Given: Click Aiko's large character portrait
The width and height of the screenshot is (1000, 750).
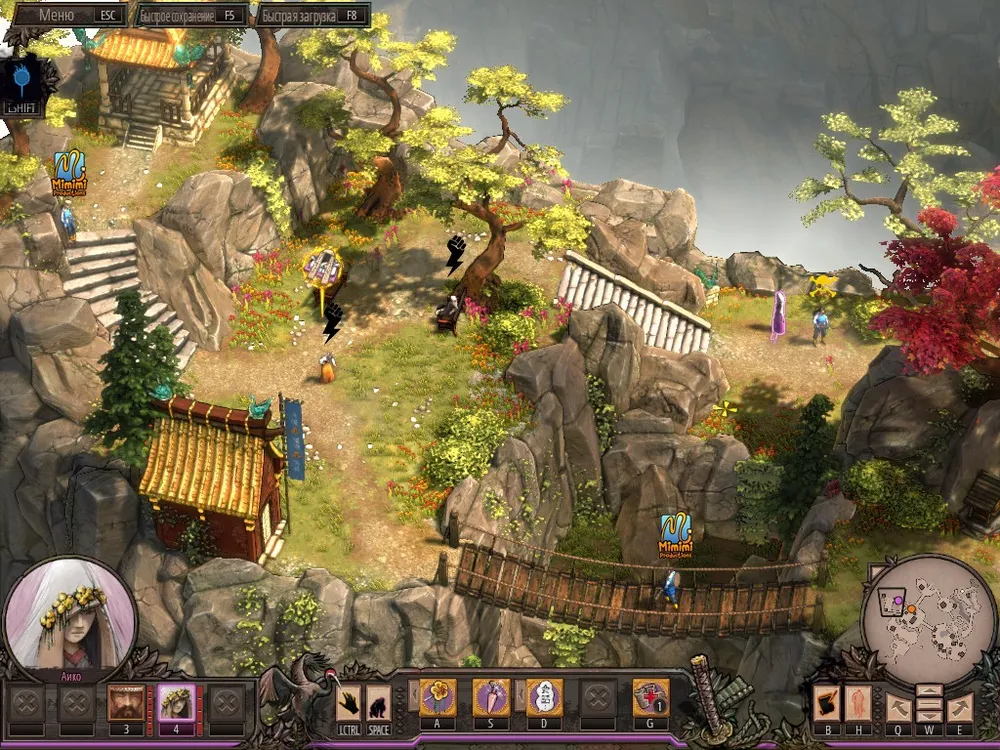Looking at the screenshot, I should pos(69,616).
